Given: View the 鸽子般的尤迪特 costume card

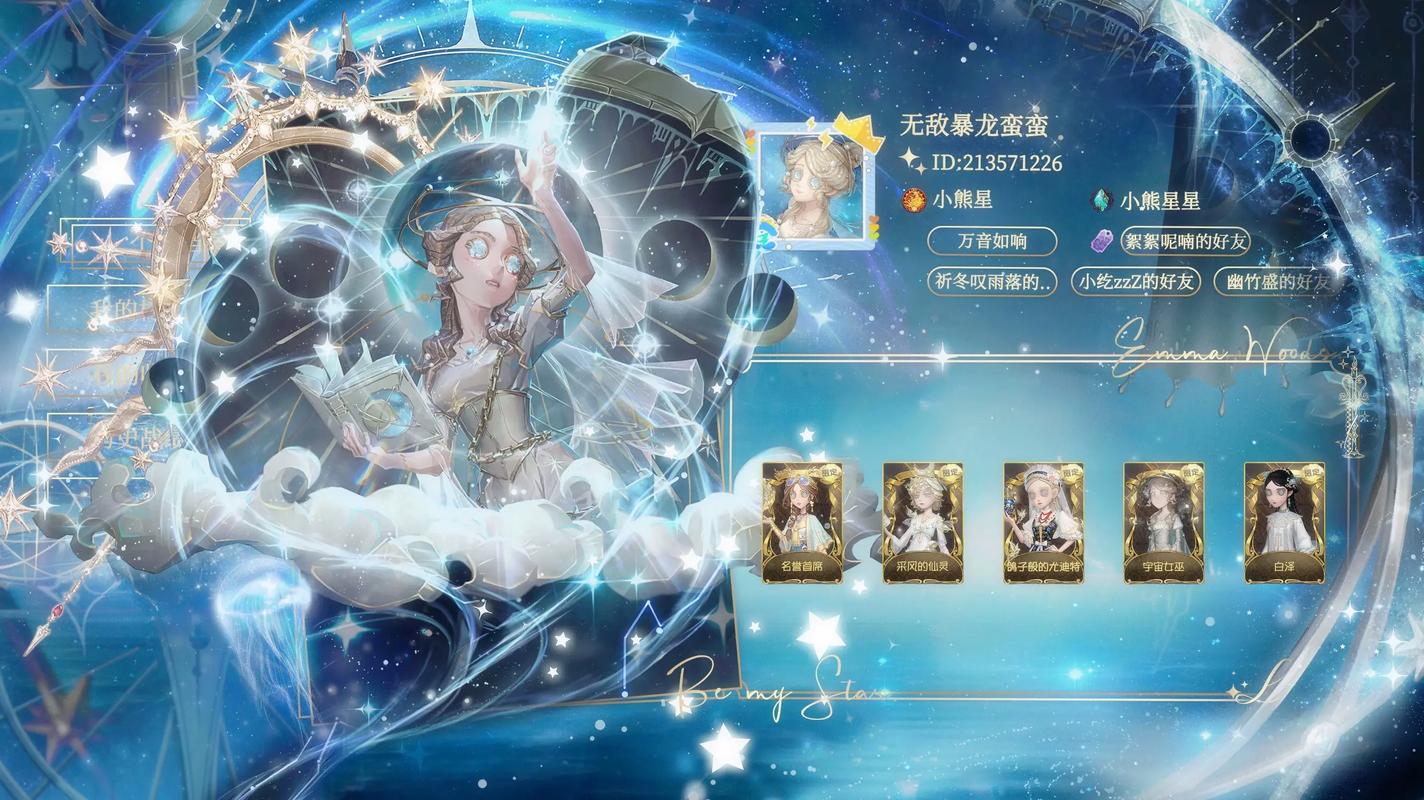Looking at the screenshot, I should (x=1043, y=522).
